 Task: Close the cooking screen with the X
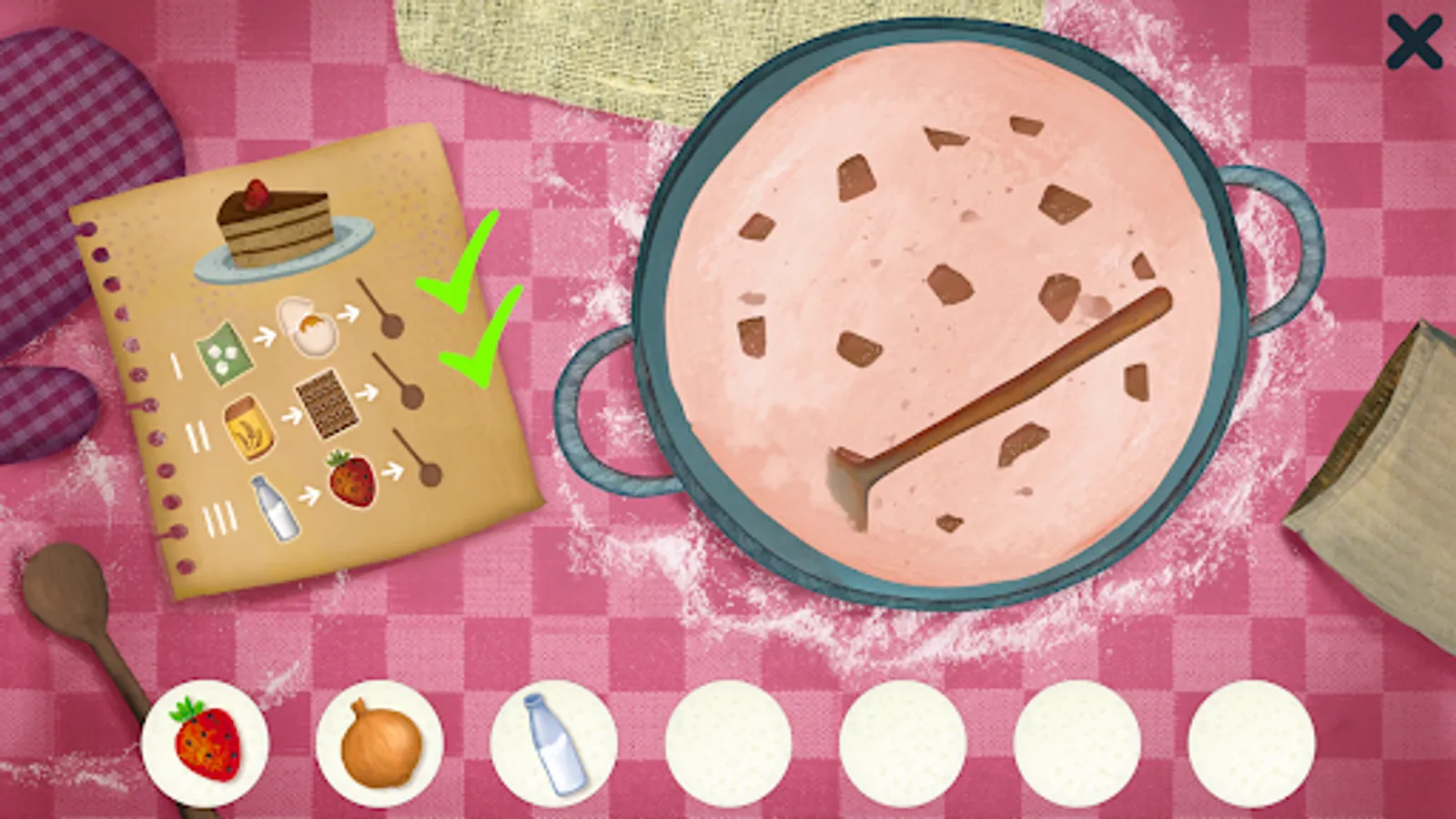(1417, 43)
